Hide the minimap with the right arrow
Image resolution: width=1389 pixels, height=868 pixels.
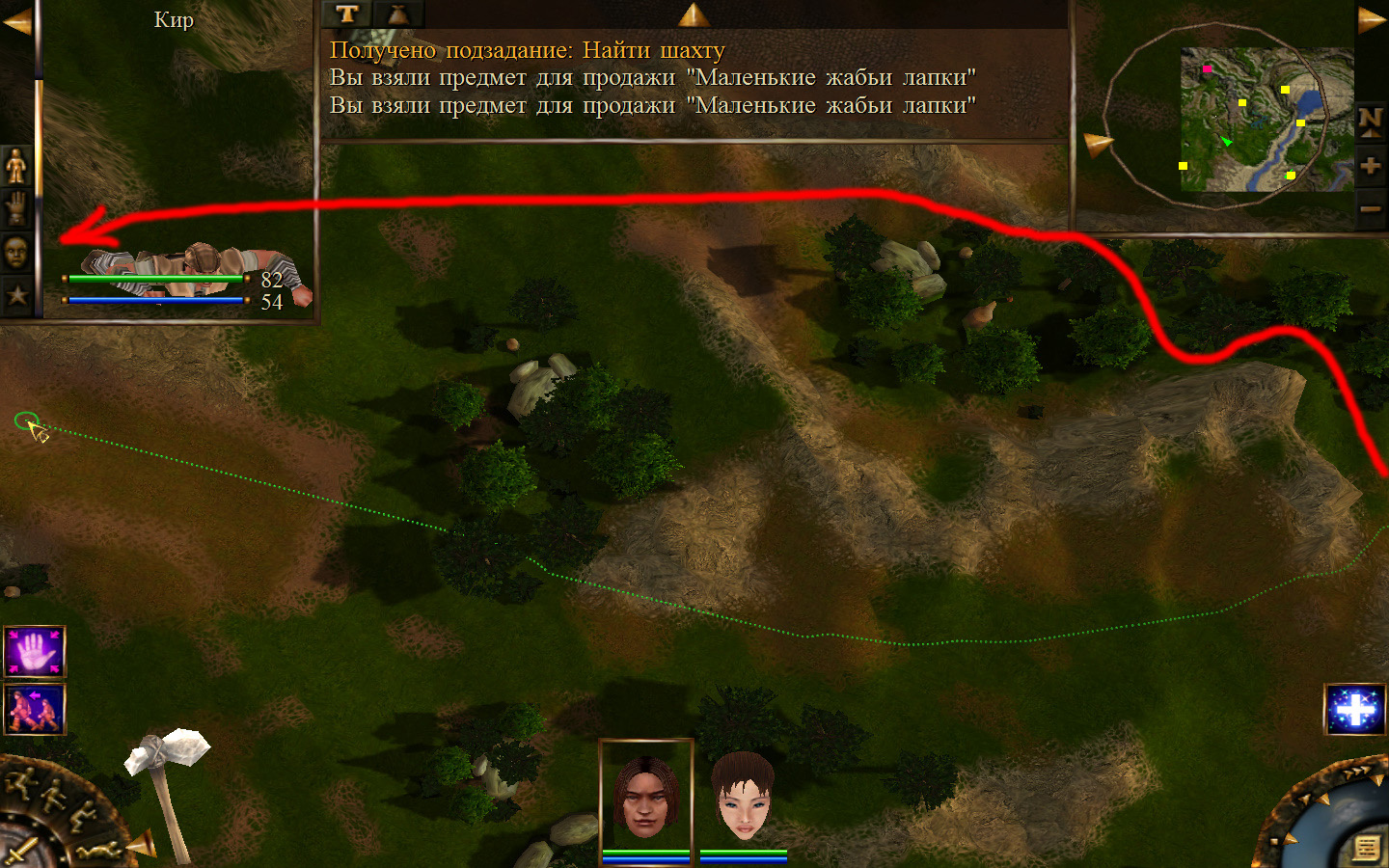(1372, 20)
